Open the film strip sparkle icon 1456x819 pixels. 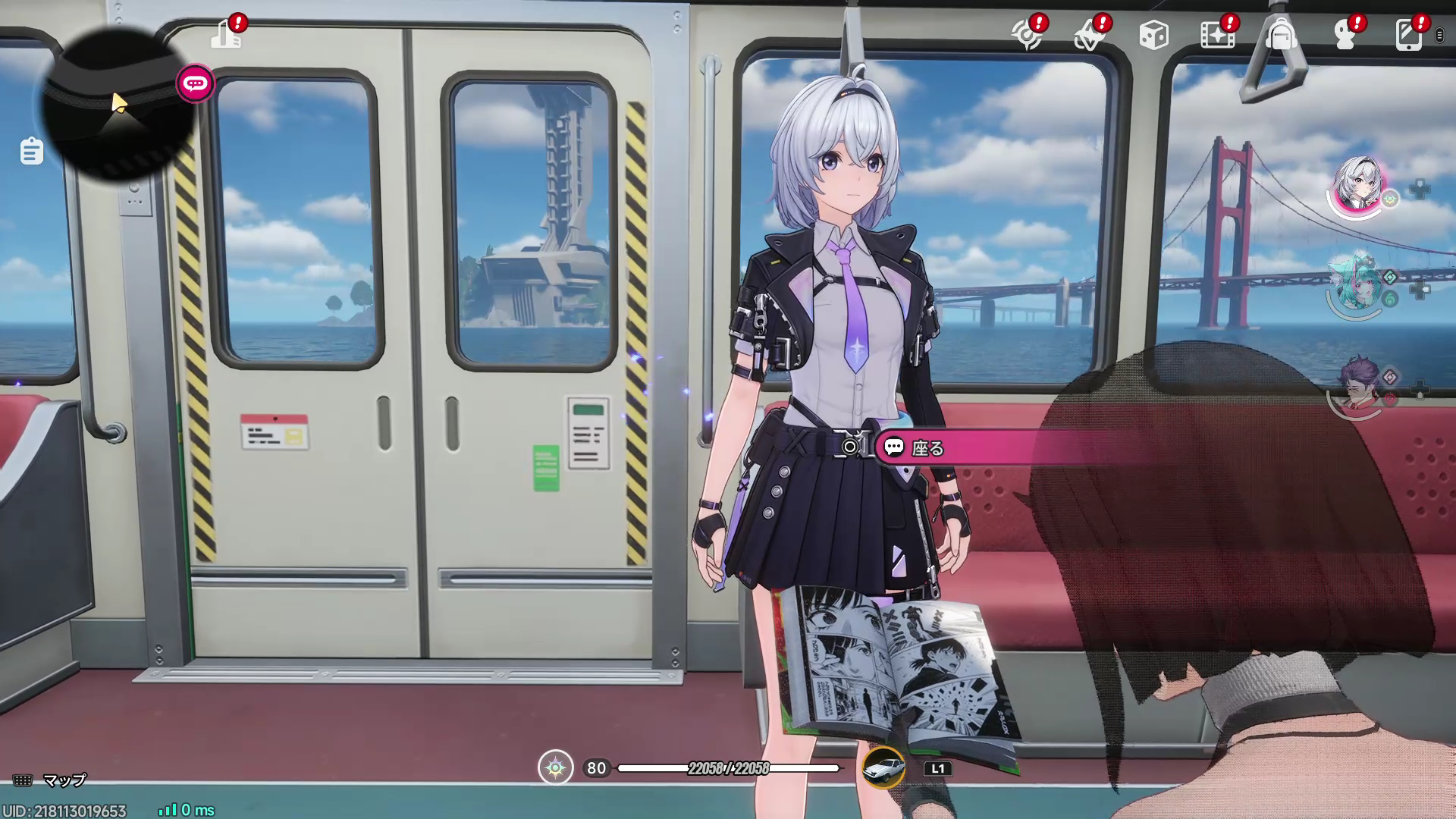pyautogui.click(x=1217, y=35)
